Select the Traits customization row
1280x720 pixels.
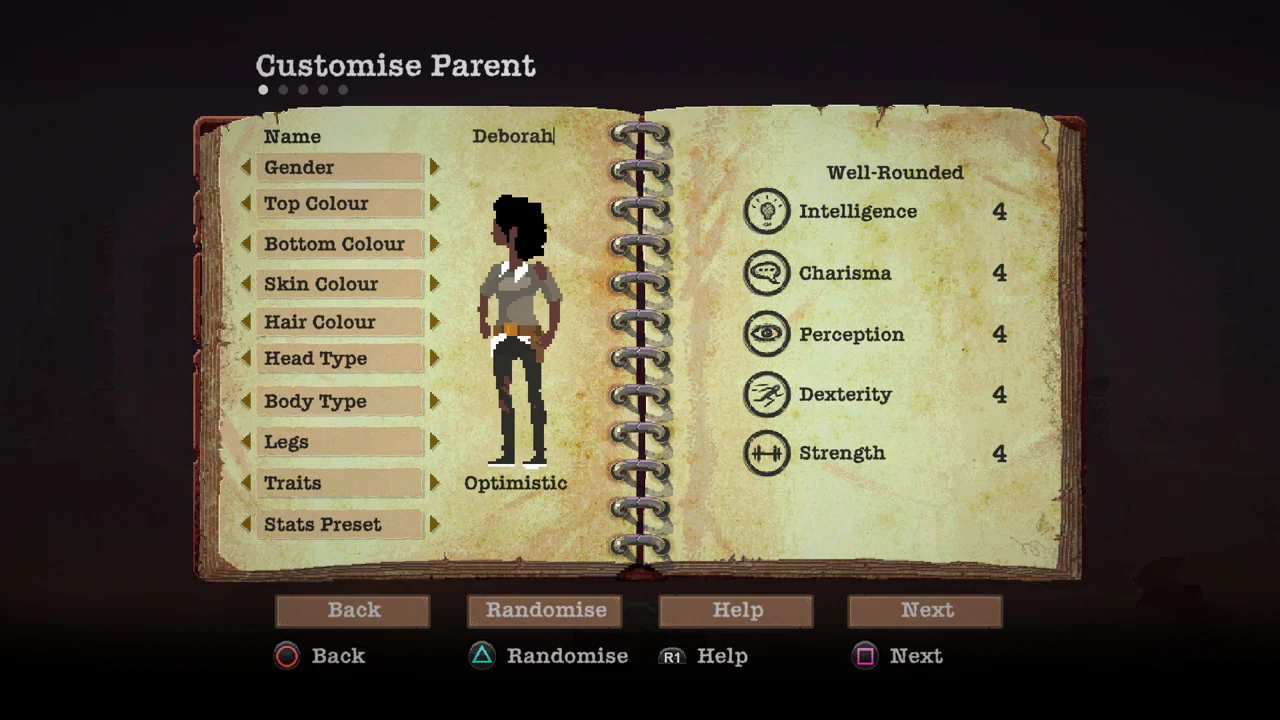click(x=340, y=483)
